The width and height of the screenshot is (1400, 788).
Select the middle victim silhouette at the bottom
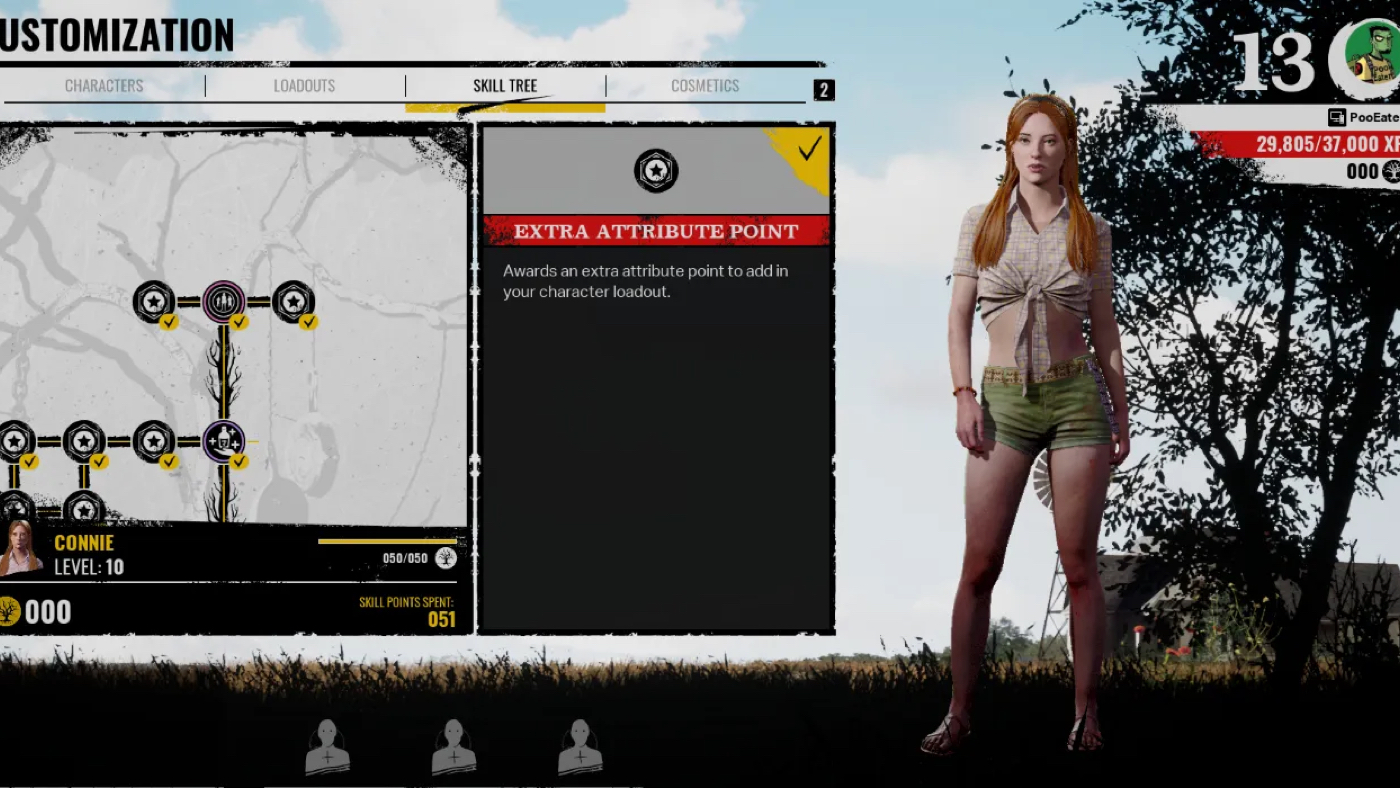coord(455,745)
